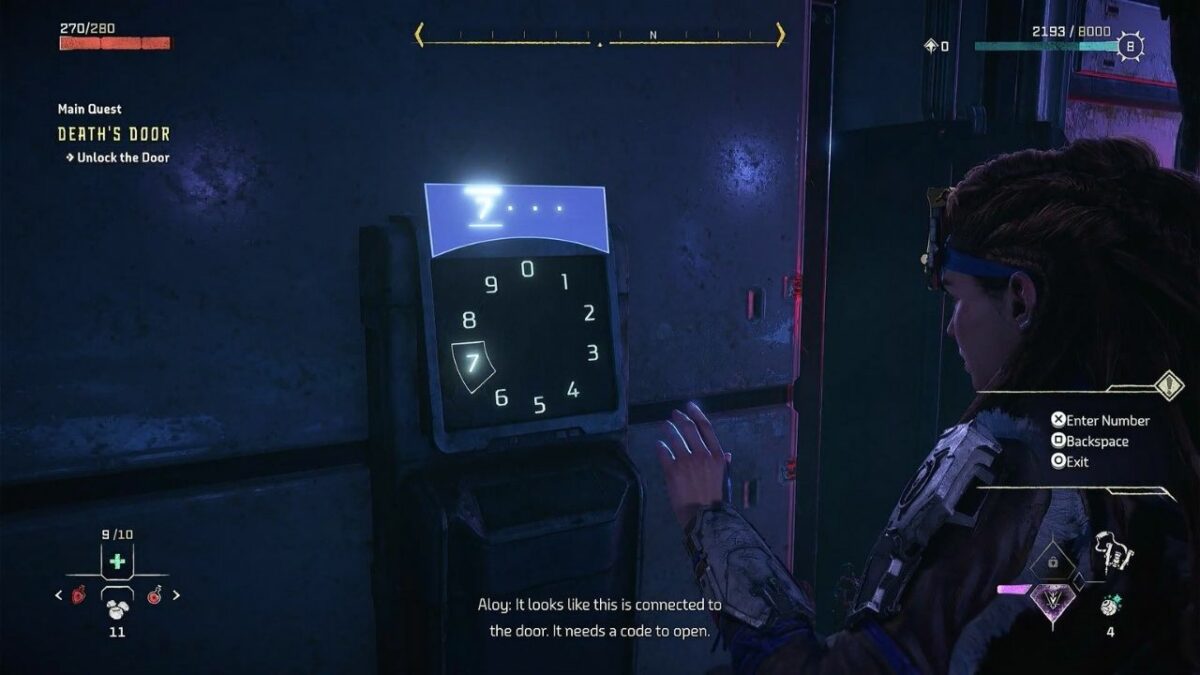
Task: Open the Death's Door quest tracker
Action: [x=114, y=134]
